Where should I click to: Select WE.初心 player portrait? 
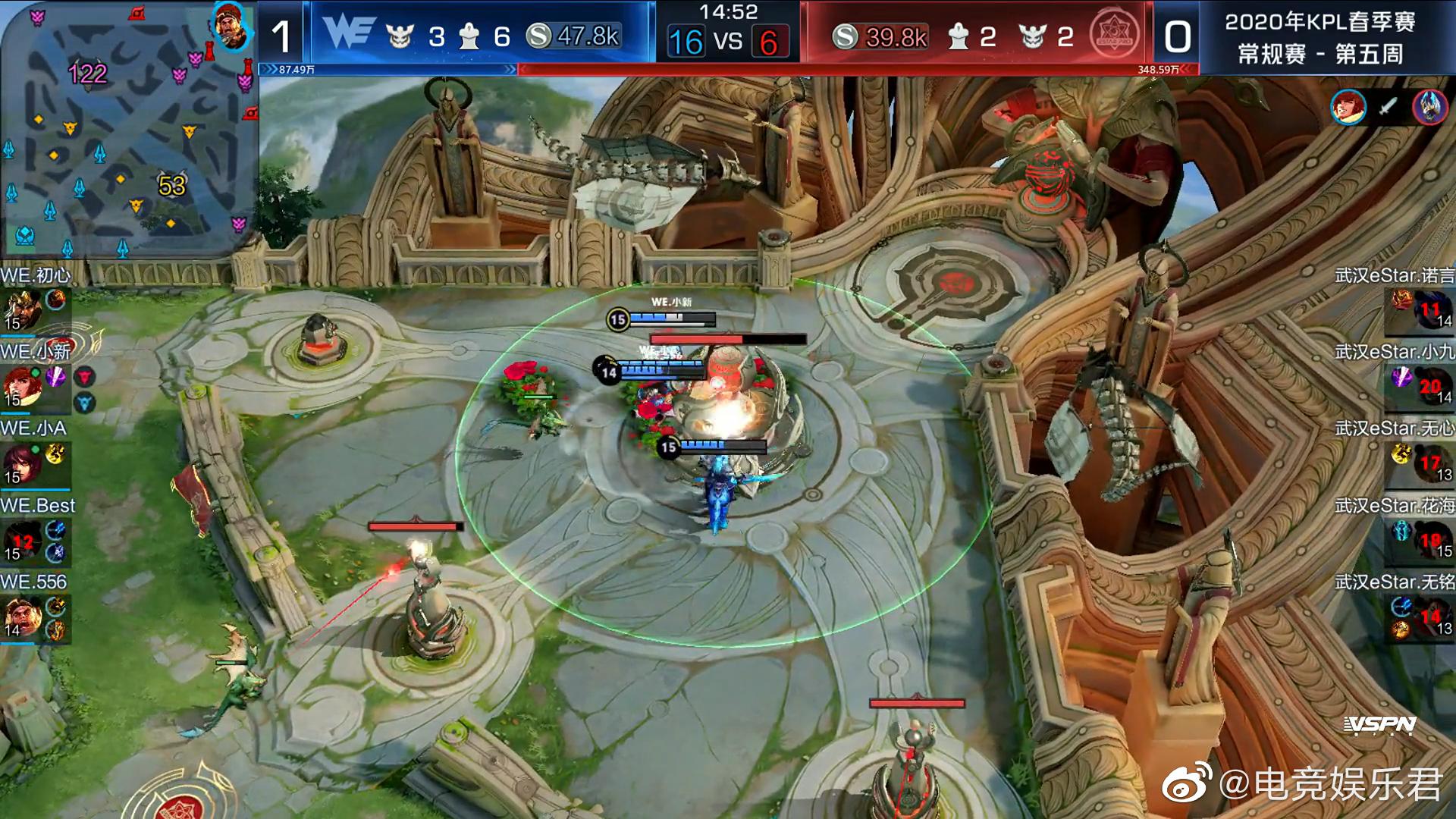23,310
